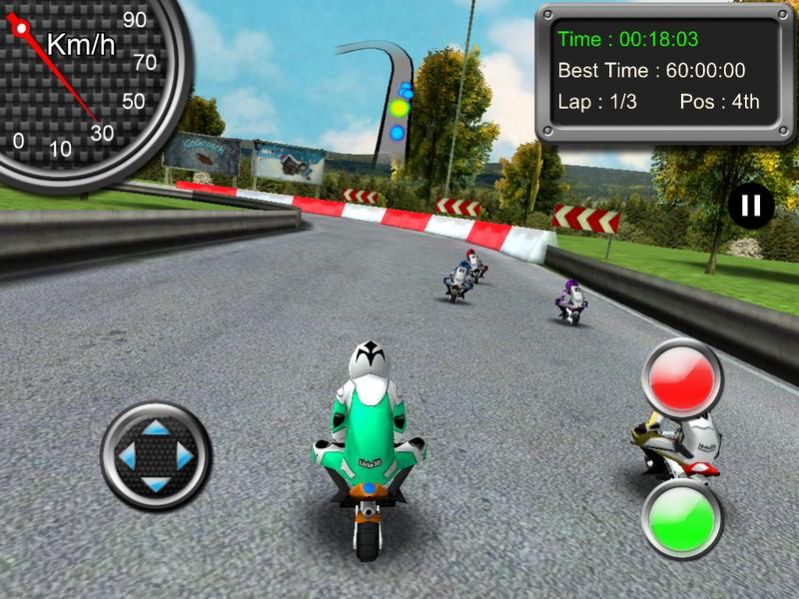Tap the green accelerate button
The height and width of the screenshot is (599, 799).
682,518
